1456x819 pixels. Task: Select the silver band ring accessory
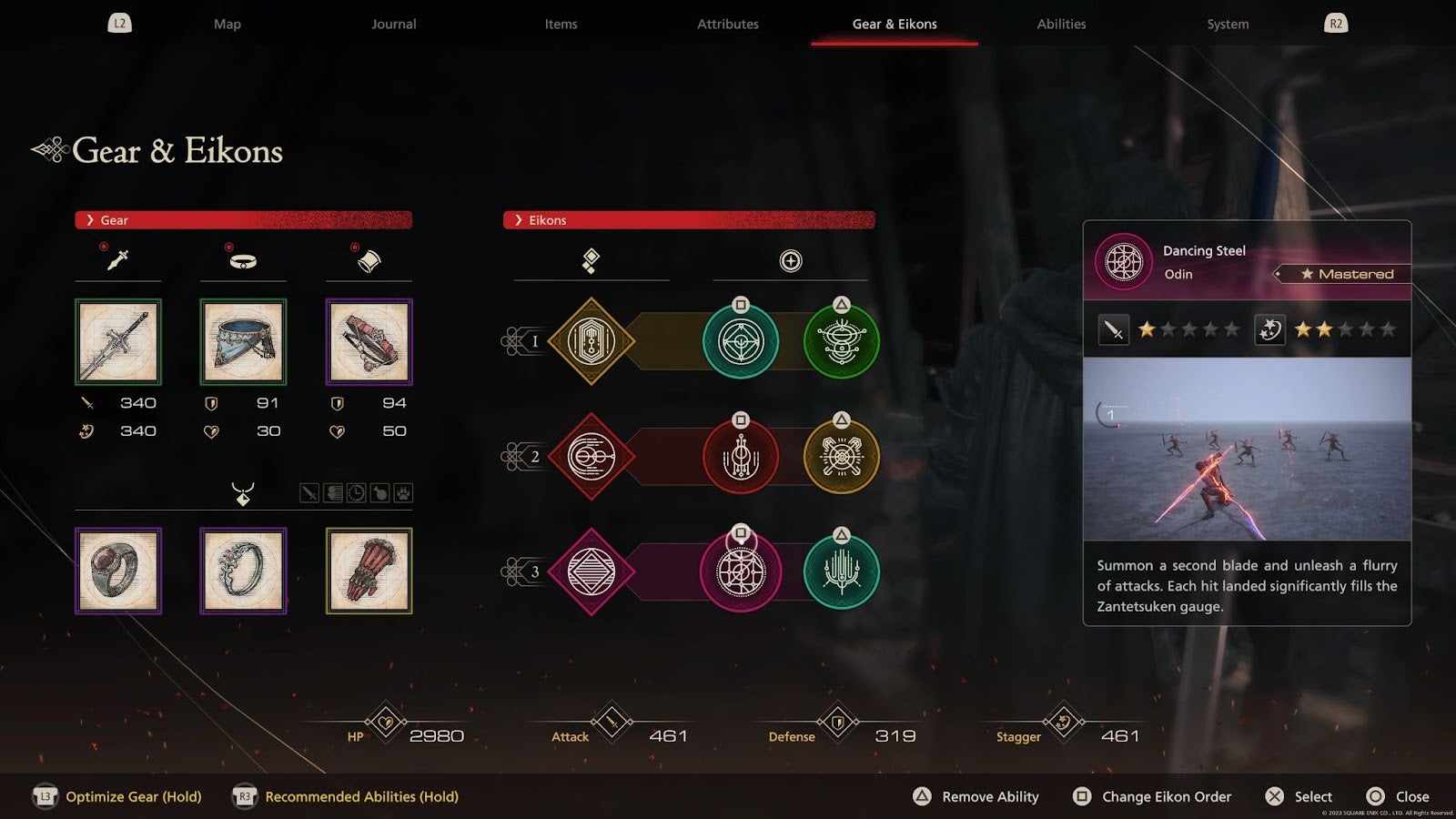(x=243, y=571)
